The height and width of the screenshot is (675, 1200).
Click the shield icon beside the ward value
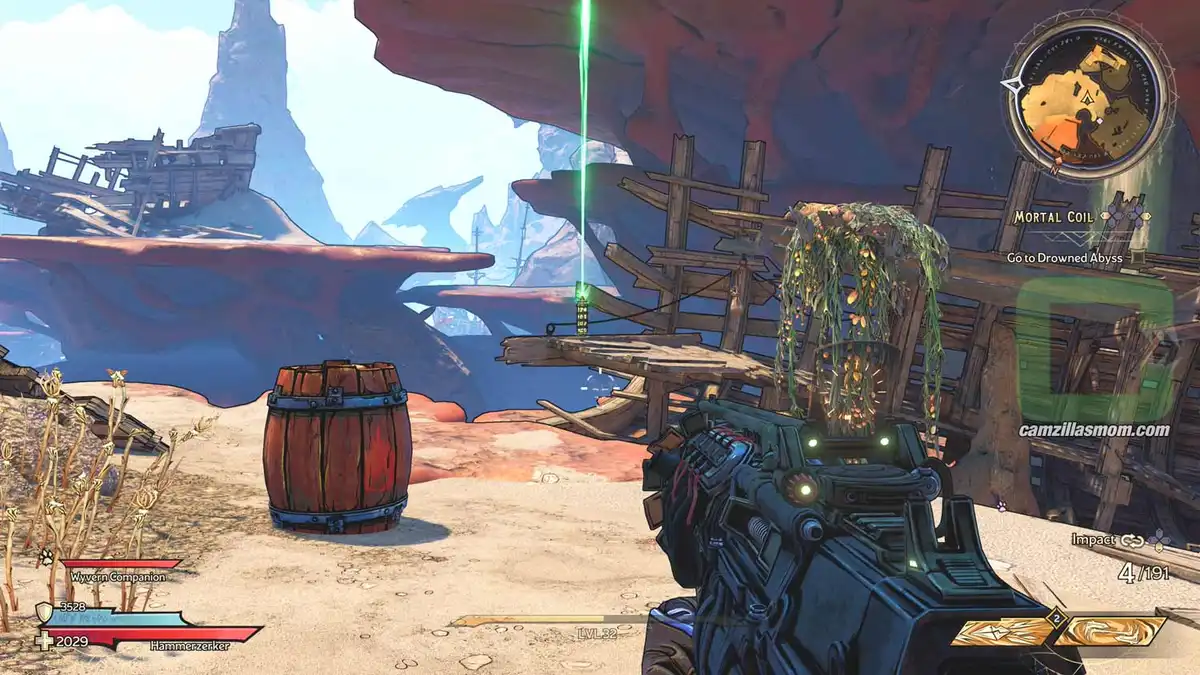coord(44,611)
